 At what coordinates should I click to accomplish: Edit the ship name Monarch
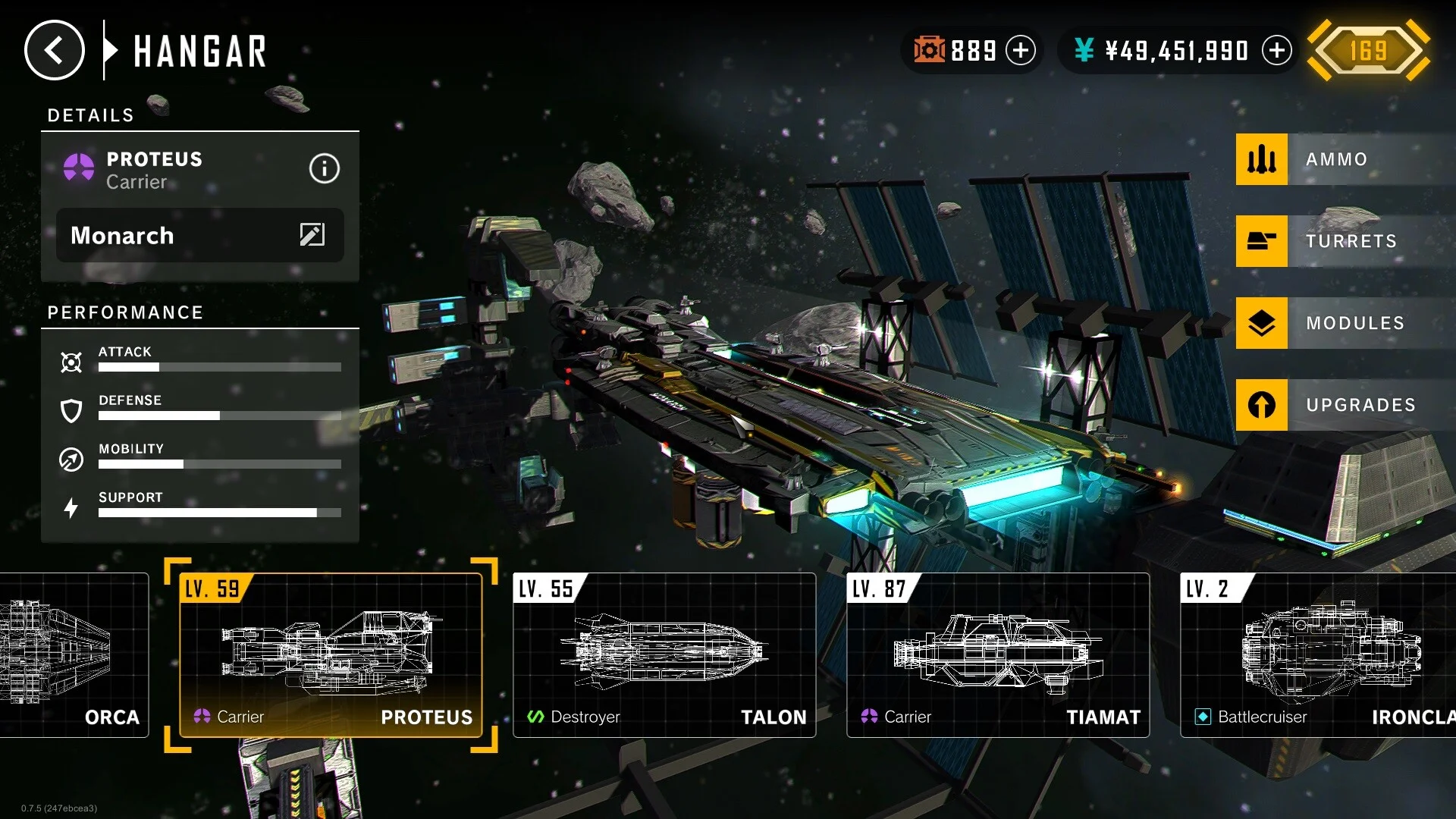(312, 235)
